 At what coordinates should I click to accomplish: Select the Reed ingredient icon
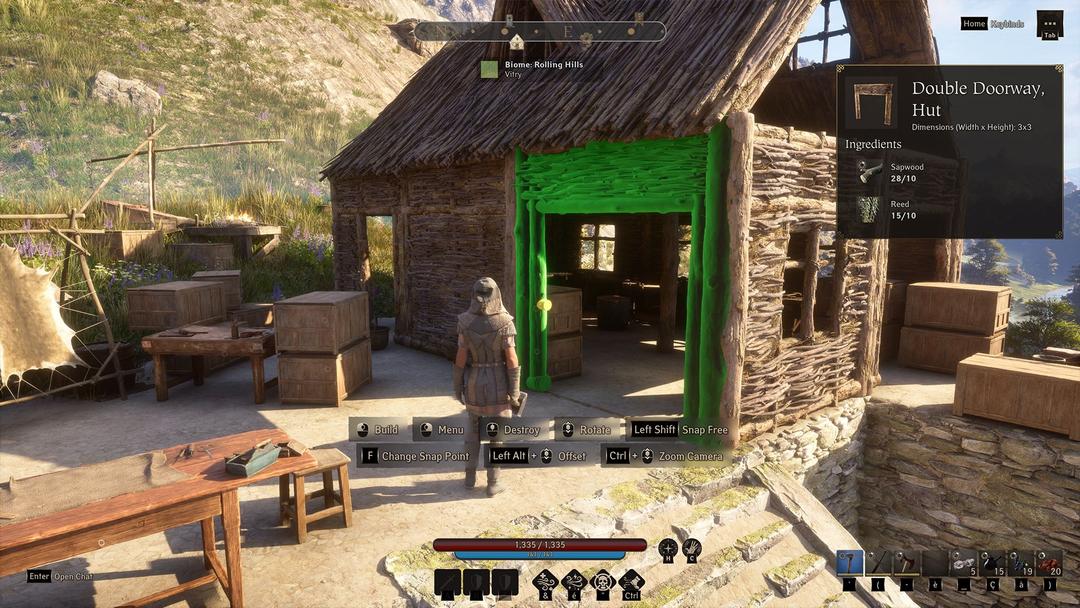870,209
